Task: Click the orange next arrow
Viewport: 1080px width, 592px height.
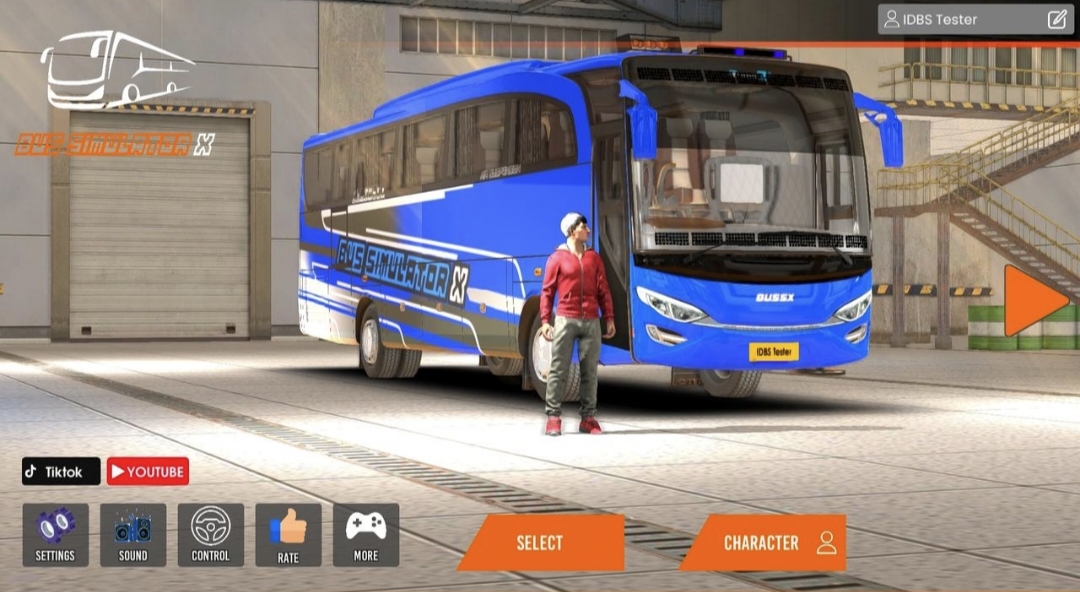Action: 1034,301
